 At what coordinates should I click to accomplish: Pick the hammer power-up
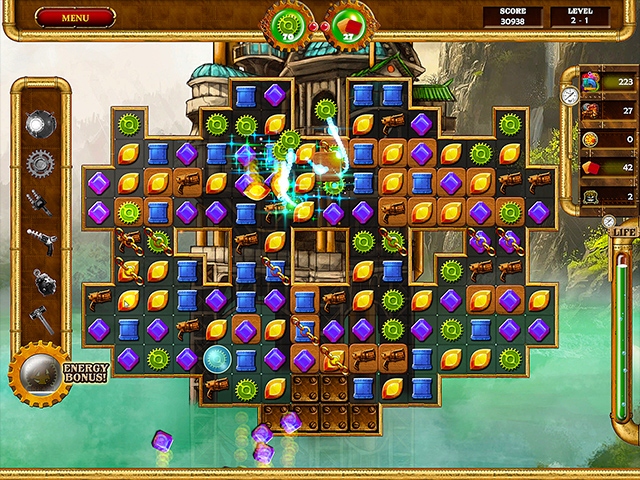39,317
